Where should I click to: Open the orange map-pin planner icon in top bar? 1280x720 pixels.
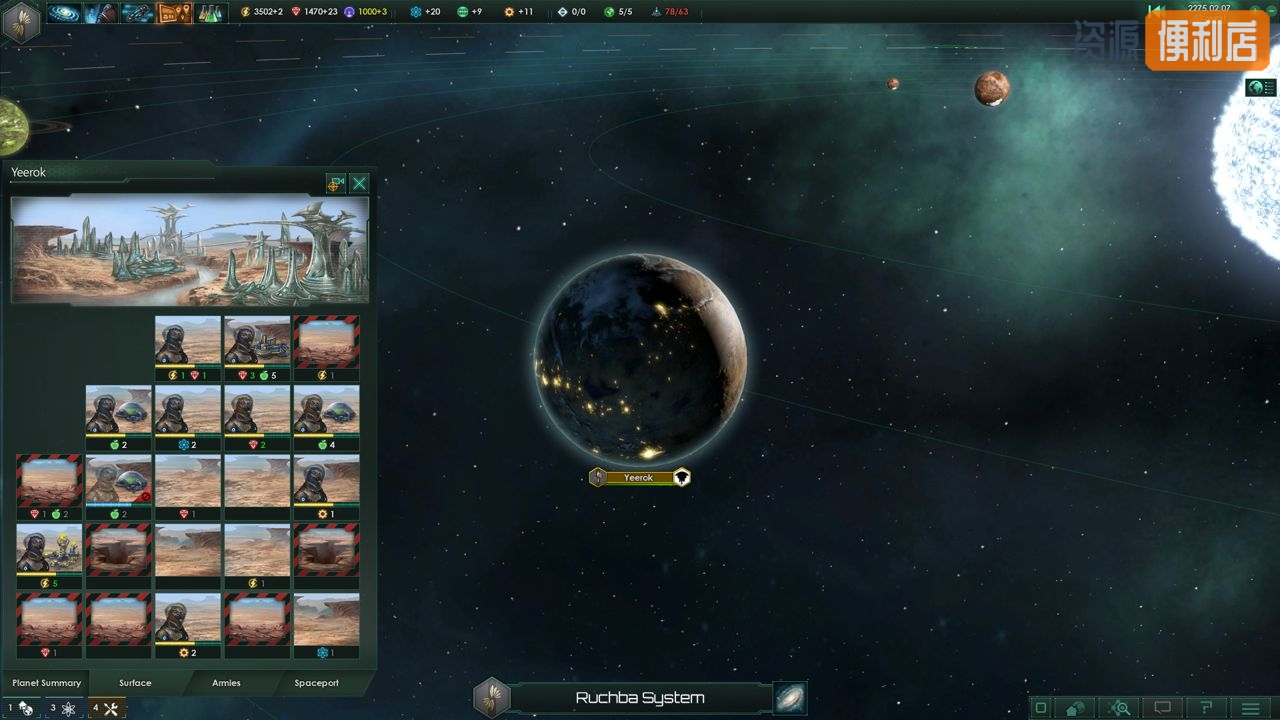point(174,13)
